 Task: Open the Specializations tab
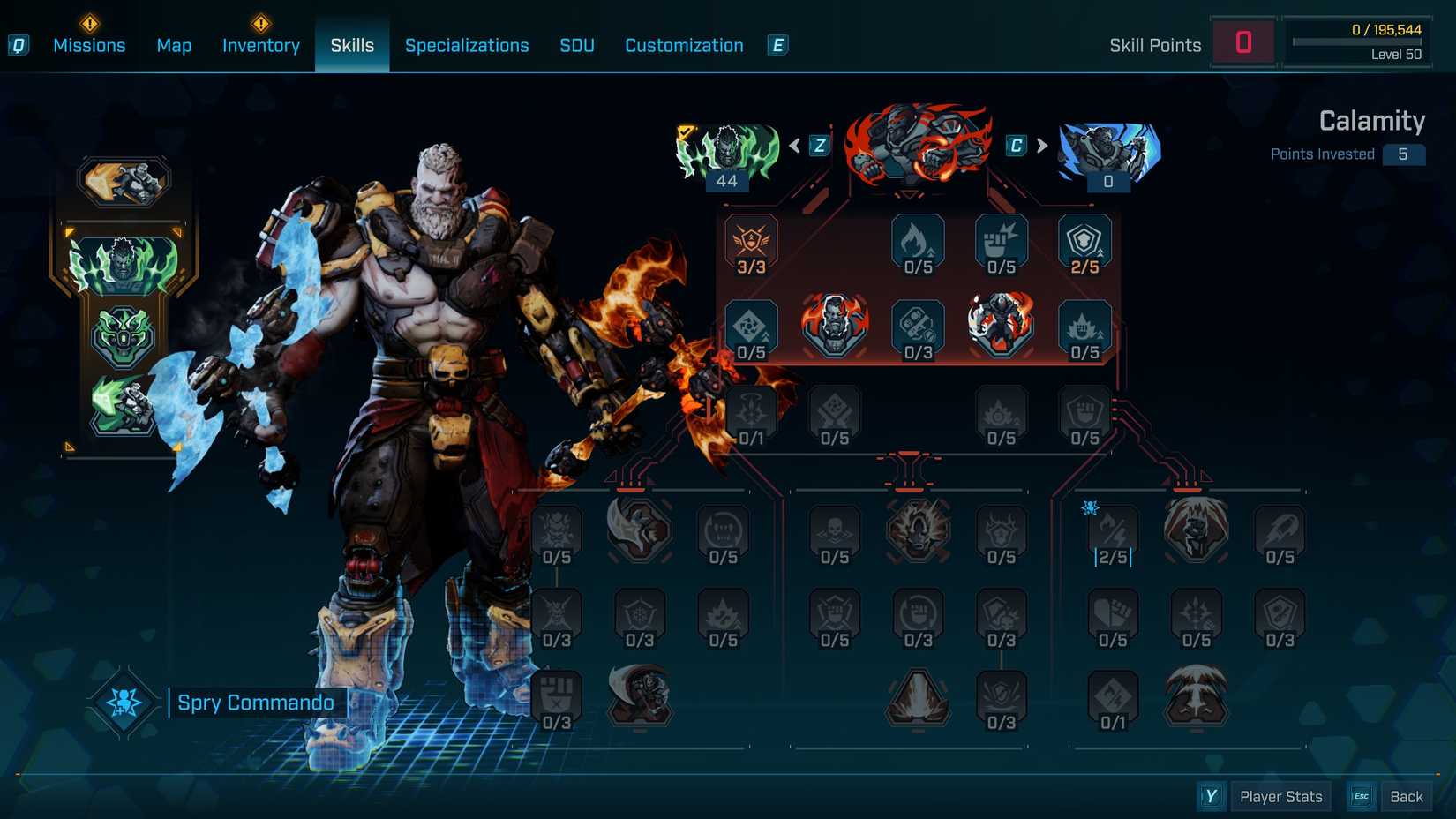point(467,45)
